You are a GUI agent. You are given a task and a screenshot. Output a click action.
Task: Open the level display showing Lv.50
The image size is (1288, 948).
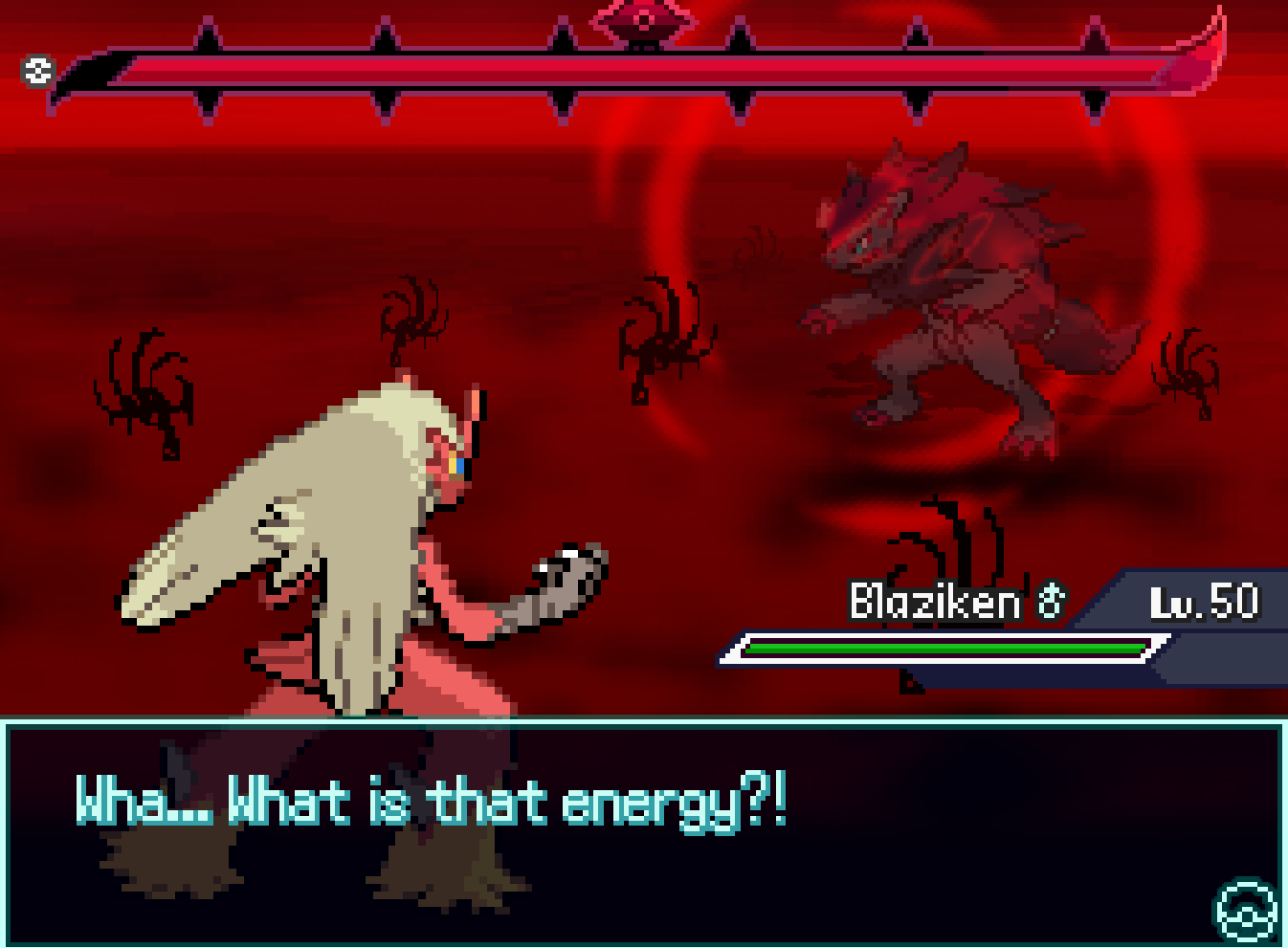[x=1203, y=601]
